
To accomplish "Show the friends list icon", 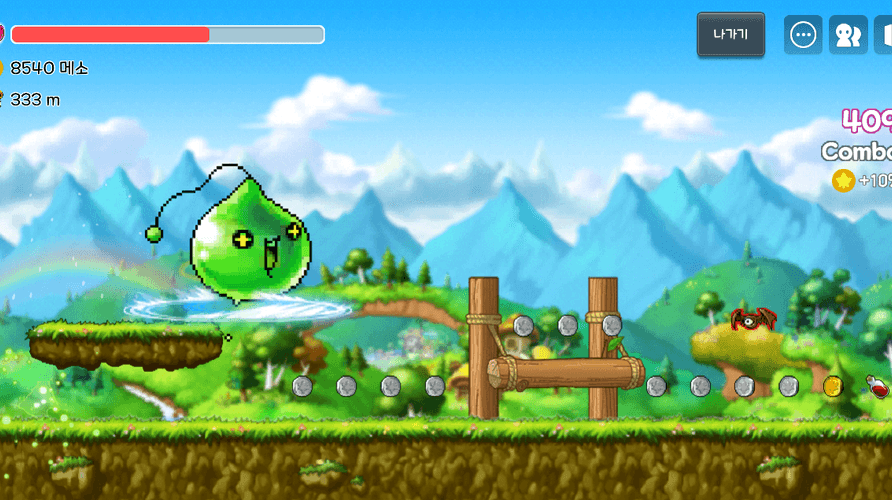I will point(848,35).
